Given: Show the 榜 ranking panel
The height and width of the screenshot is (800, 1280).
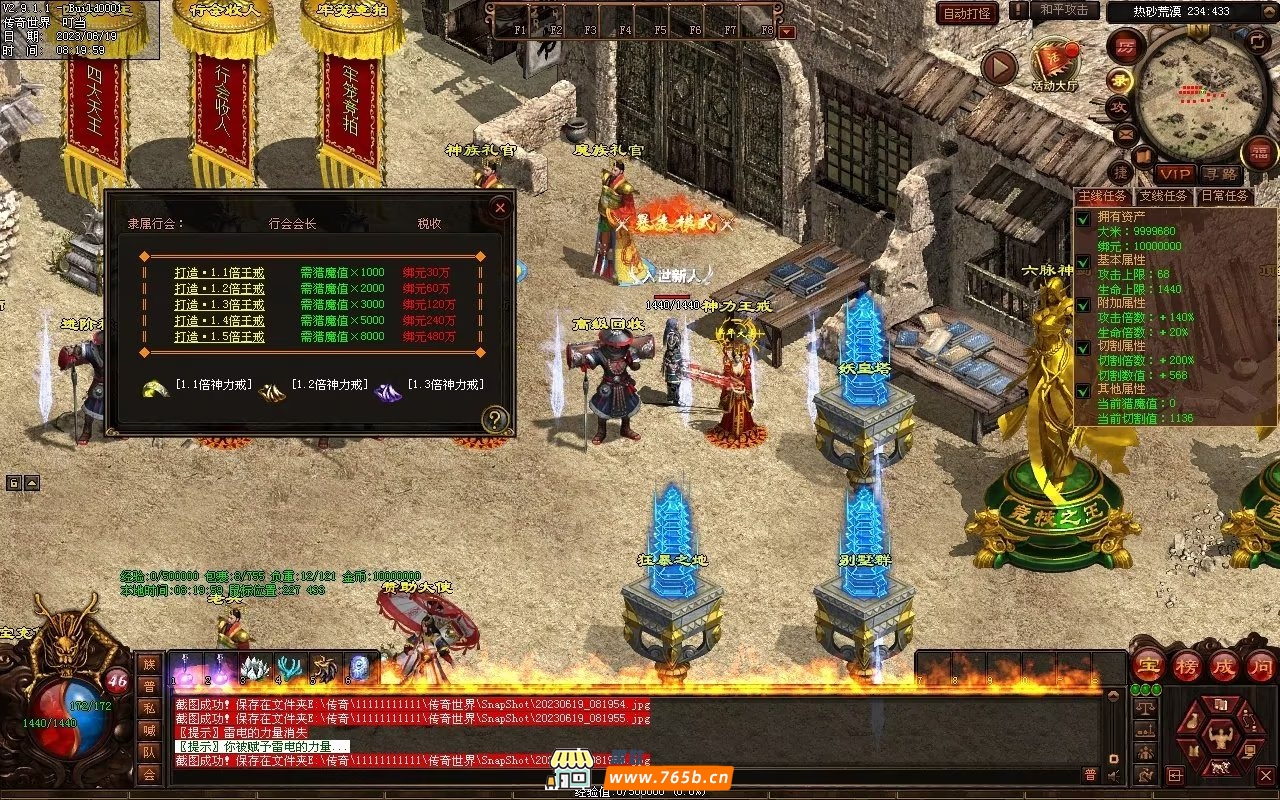Looking at the screenshot, I should point(1187,665).
